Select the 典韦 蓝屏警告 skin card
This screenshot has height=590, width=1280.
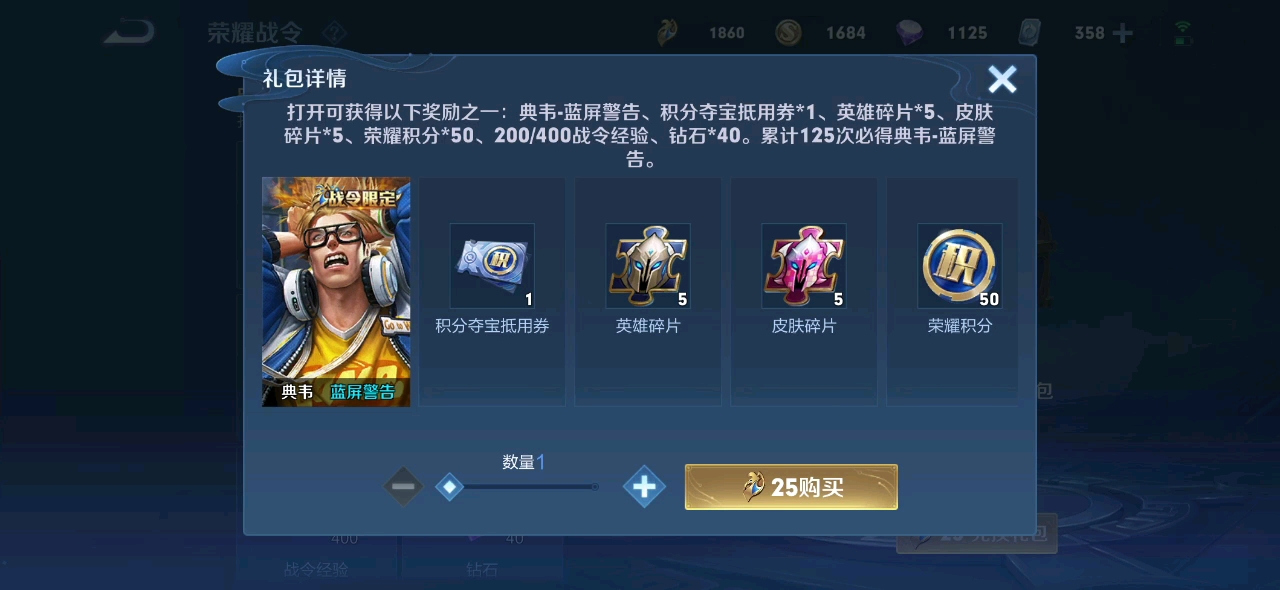336,291
